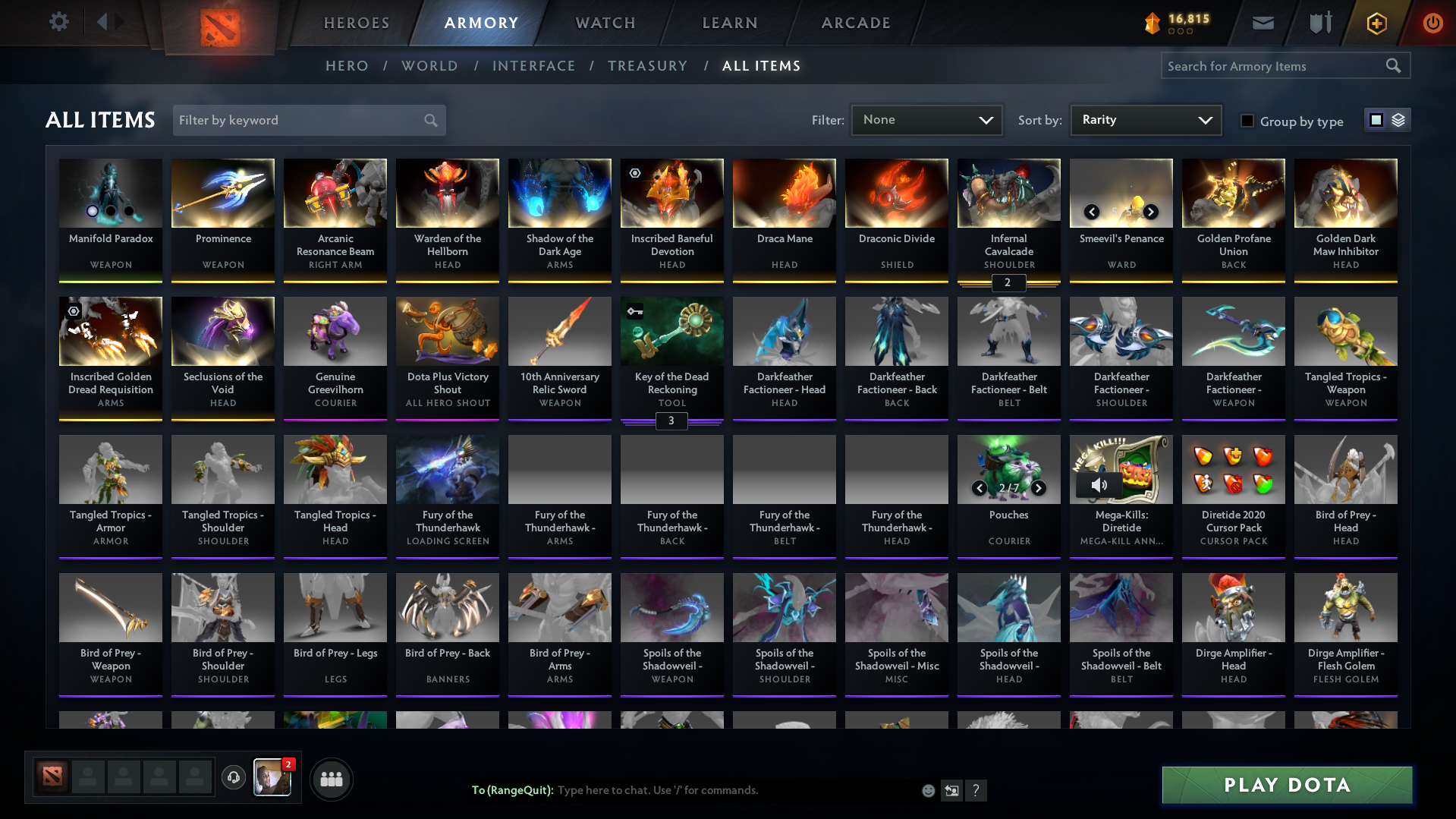Viewport: 1456px width, 819px height.
Task: Open the Sort by Rarity dropdown
Action: [x=1145, y=120]
